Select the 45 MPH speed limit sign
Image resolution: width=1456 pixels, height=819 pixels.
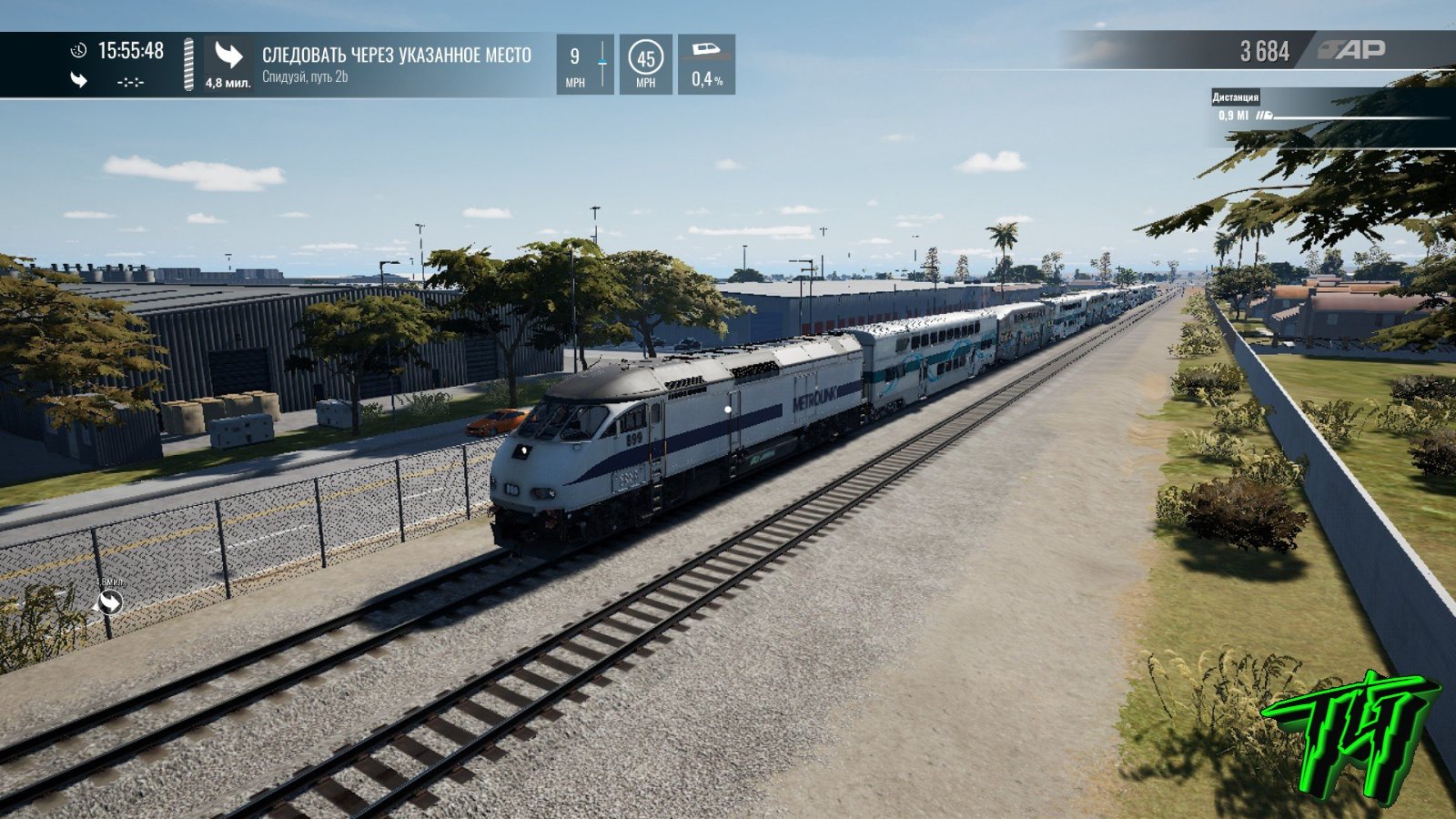click(645, 59)
